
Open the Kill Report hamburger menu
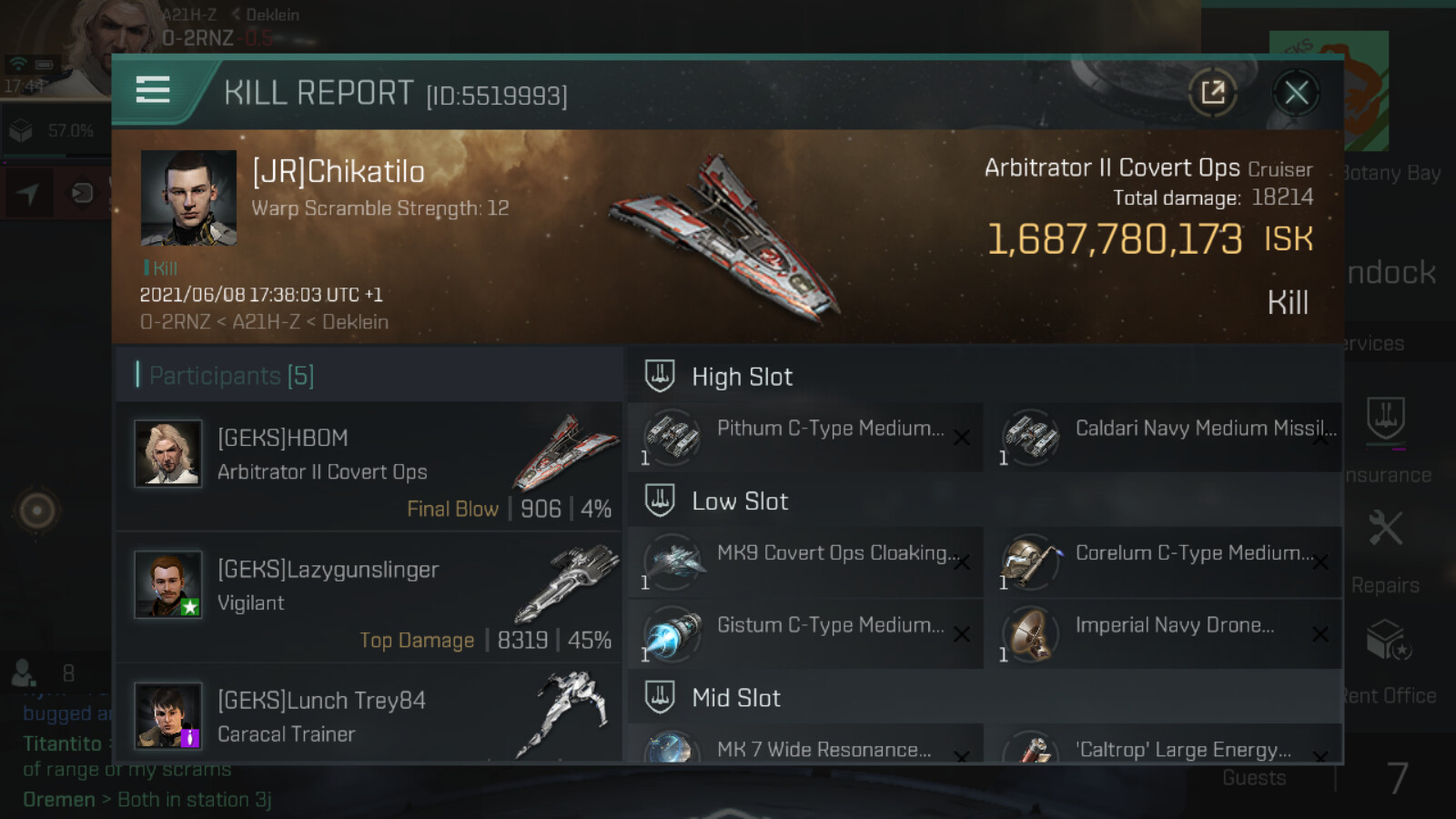(153, 90)
